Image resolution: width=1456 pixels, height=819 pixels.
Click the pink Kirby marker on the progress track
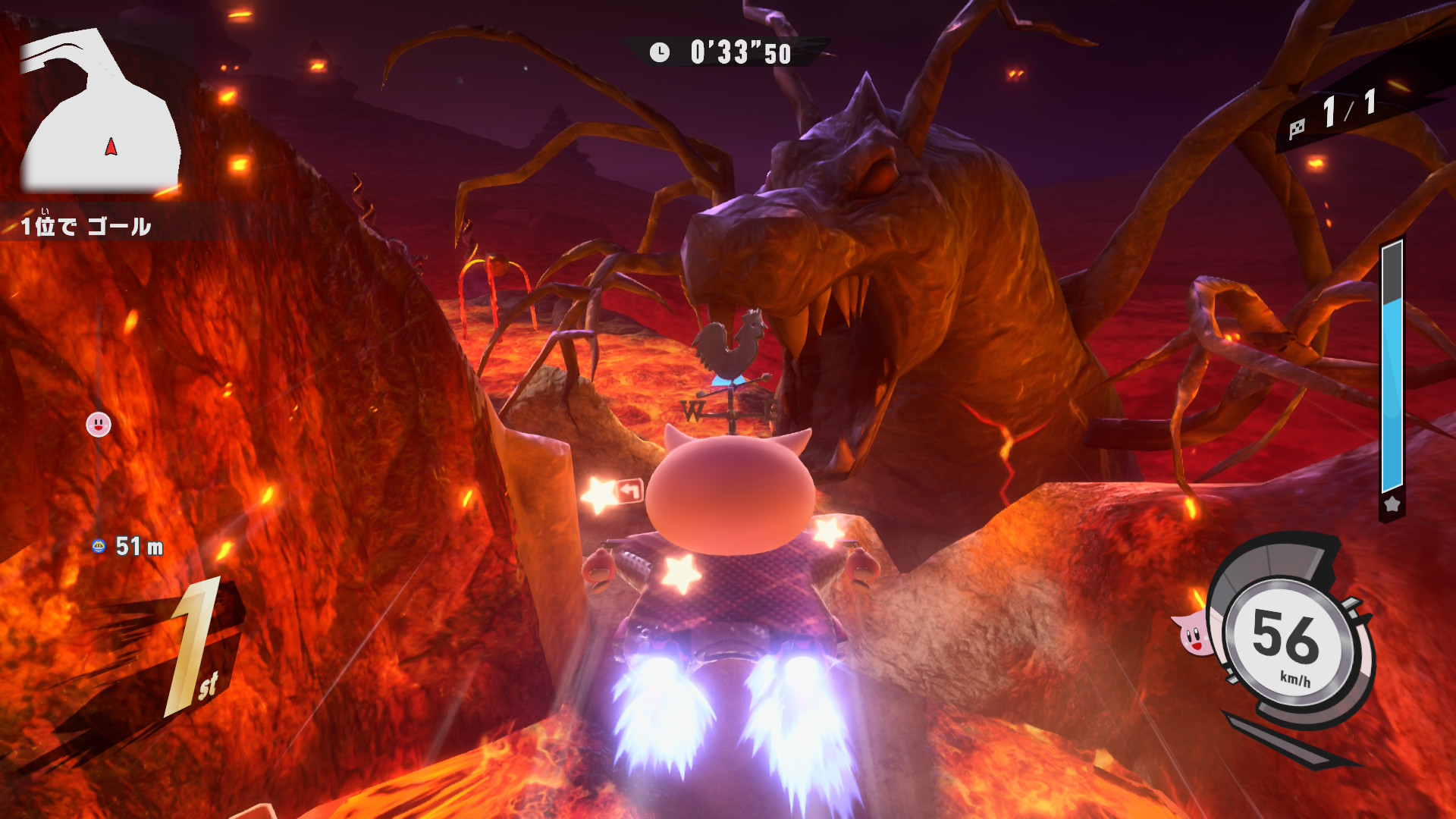(x=99, y=425)
